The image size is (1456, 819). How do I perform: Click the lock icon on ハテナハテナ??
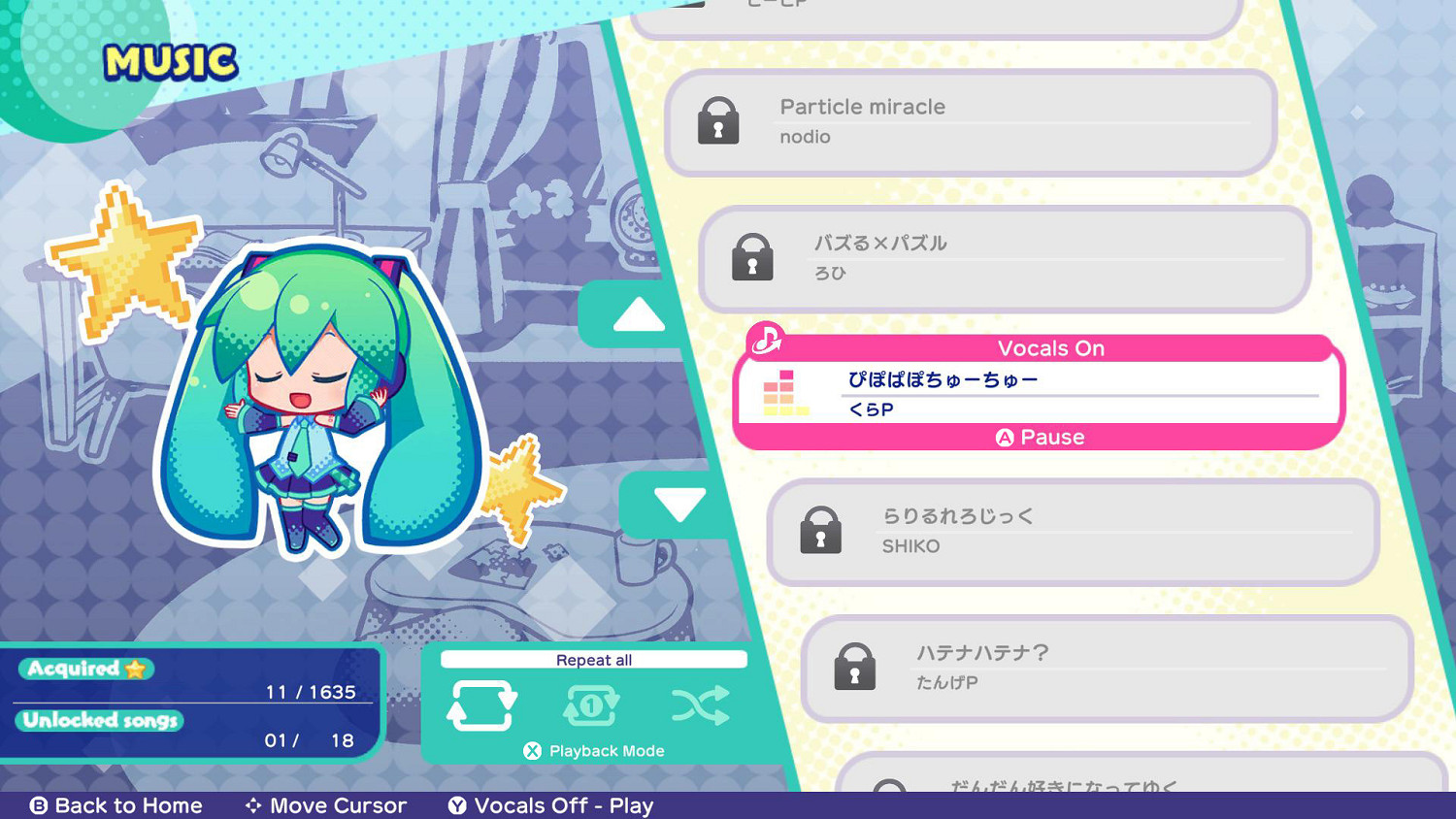[855, 667]
